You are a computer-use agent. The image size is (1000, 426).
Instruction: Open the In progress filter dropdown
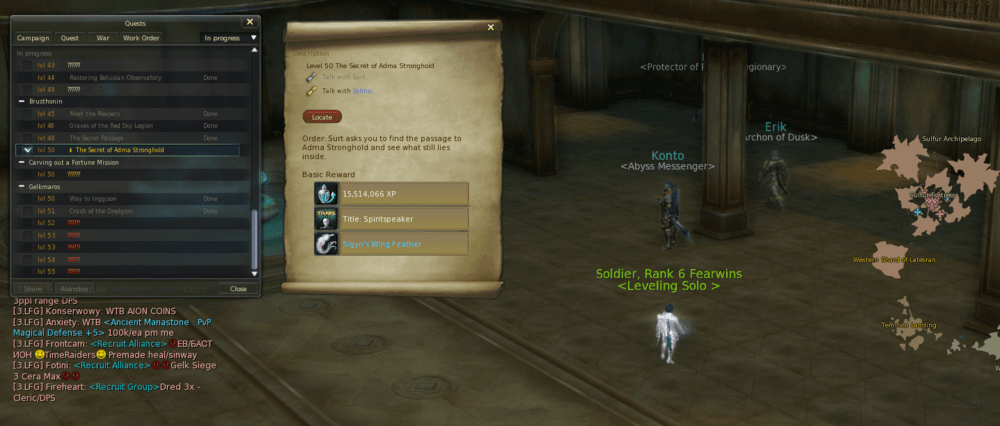pyautogui.click(x=230, y=38)
